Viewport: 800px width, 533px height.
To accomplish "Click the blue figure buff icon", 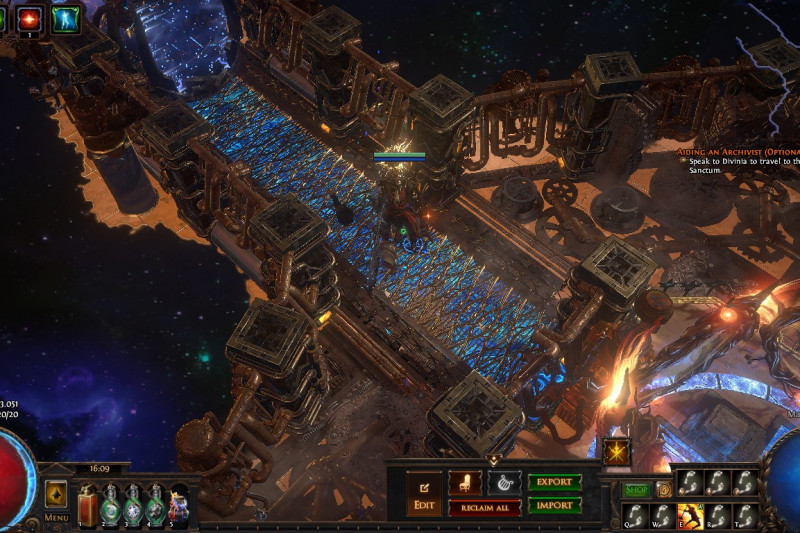I will (x=66, y=18).
